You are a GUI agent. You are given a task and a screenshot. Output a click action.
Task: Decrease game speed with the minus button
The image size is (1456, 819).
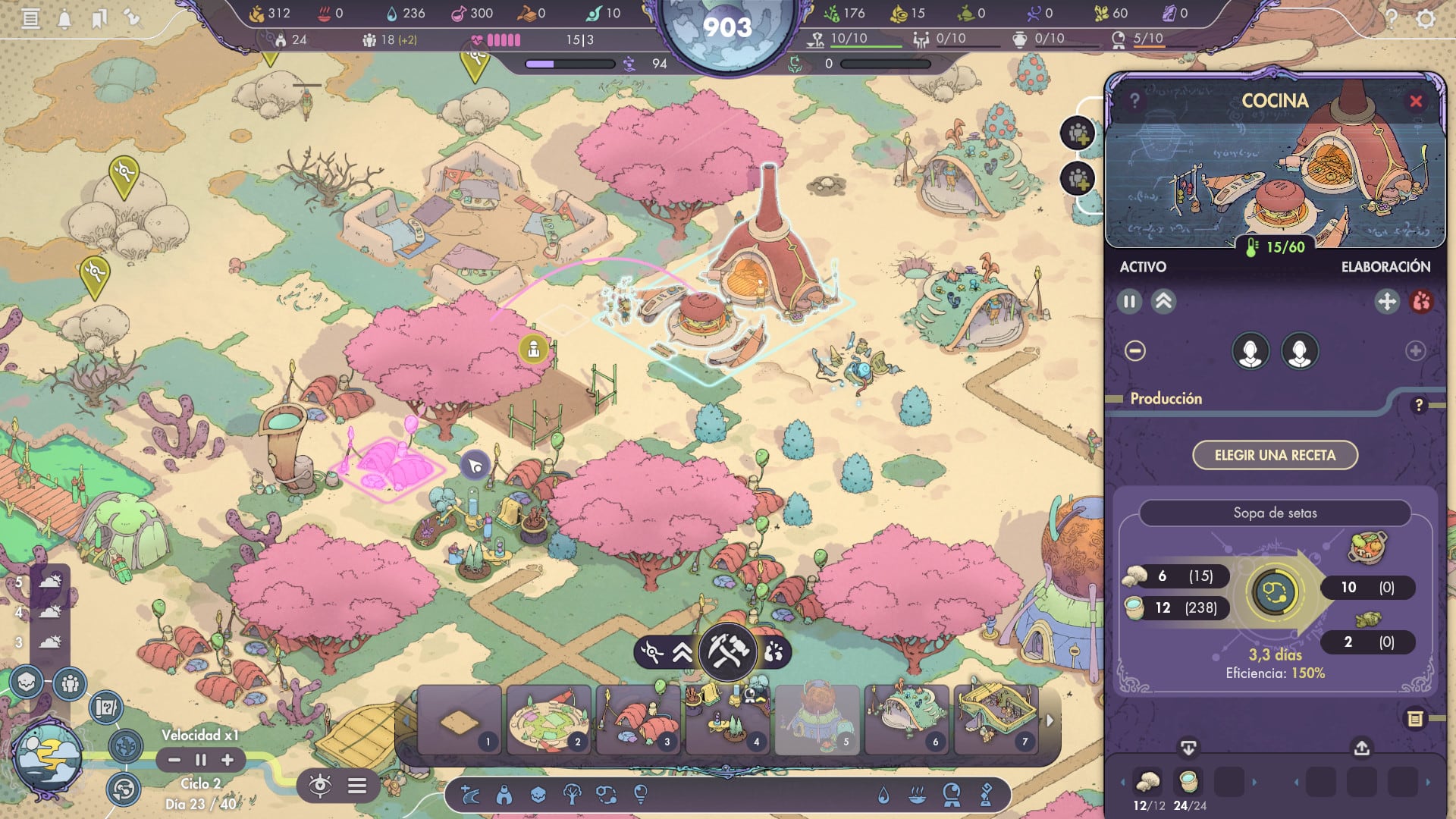tap(174, 760)
